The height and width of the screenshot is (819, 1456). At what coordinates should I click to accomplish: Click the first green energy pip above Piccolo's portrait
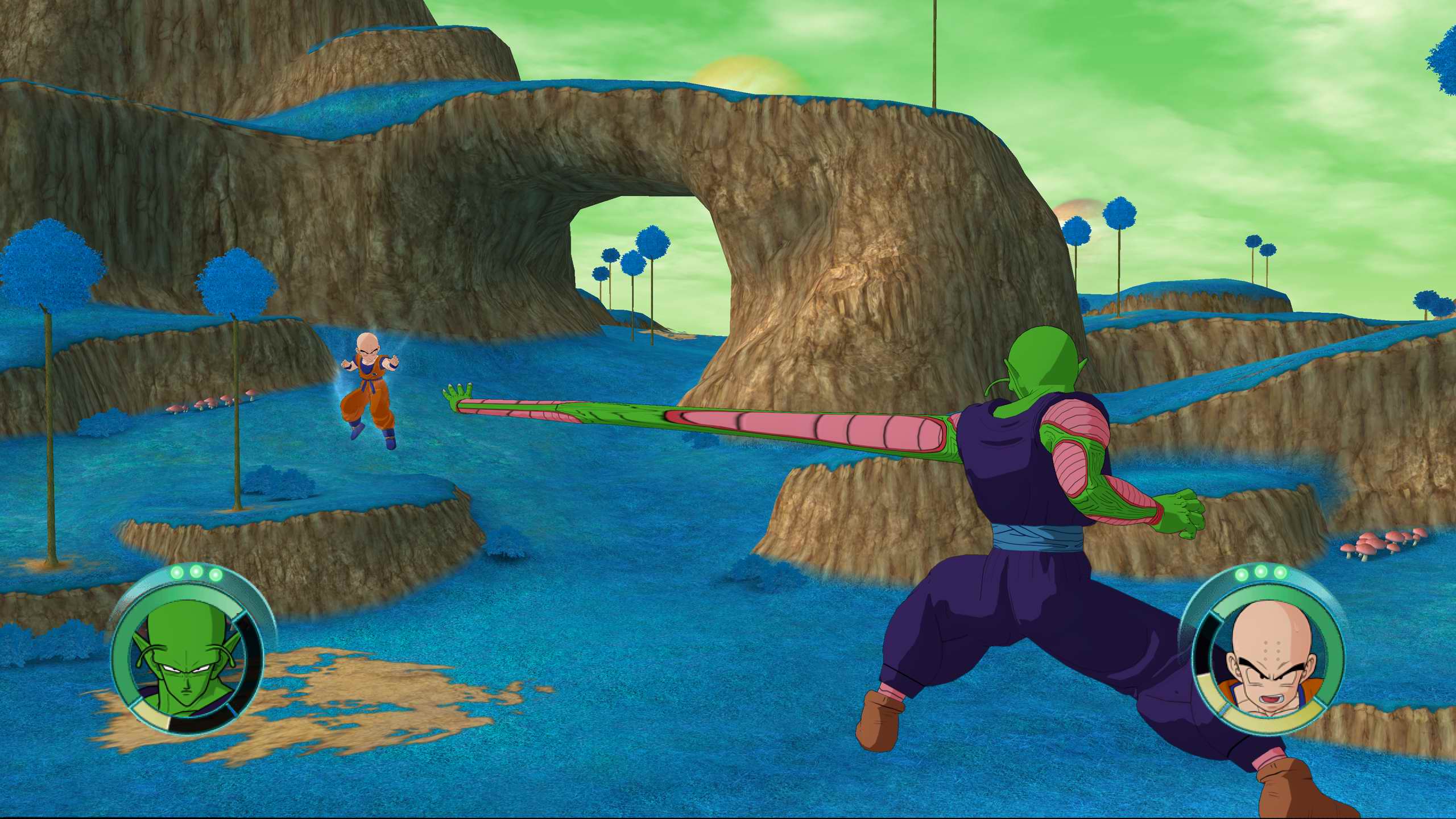[x=176, y=573]
